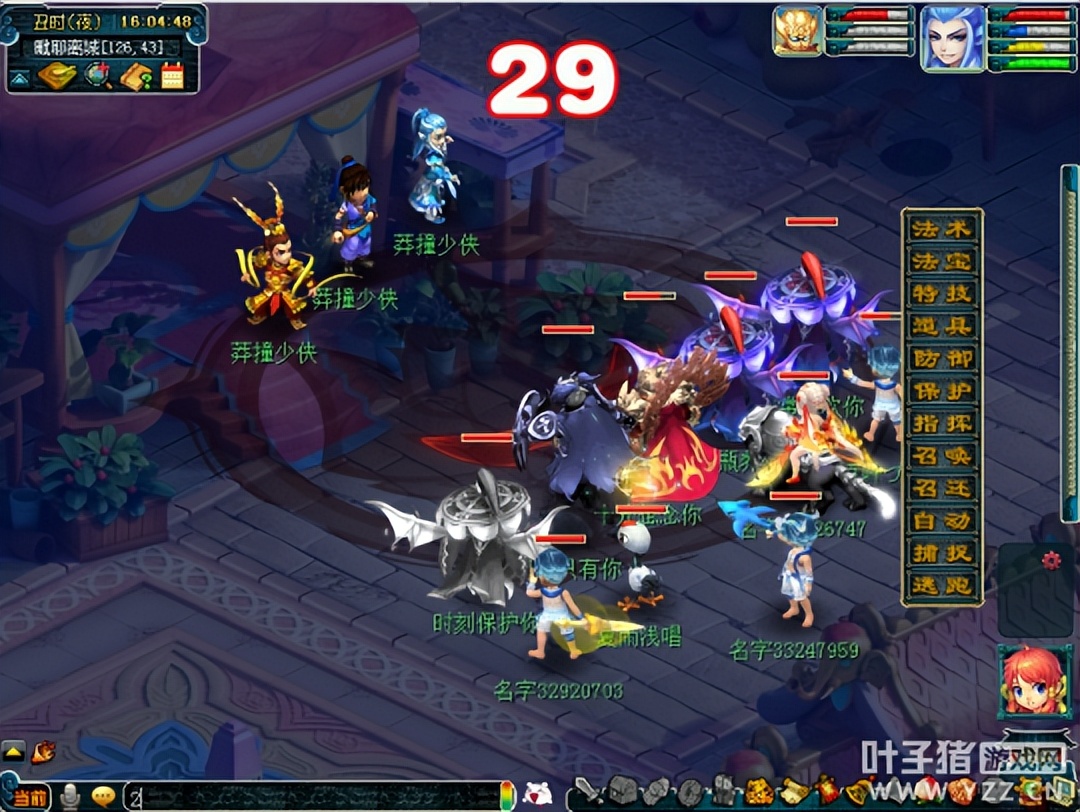Image resolution: width=1080 pixels, height=812 pixels.
Task: Choose the 召唤 summon command
Action: click(941, 456)
